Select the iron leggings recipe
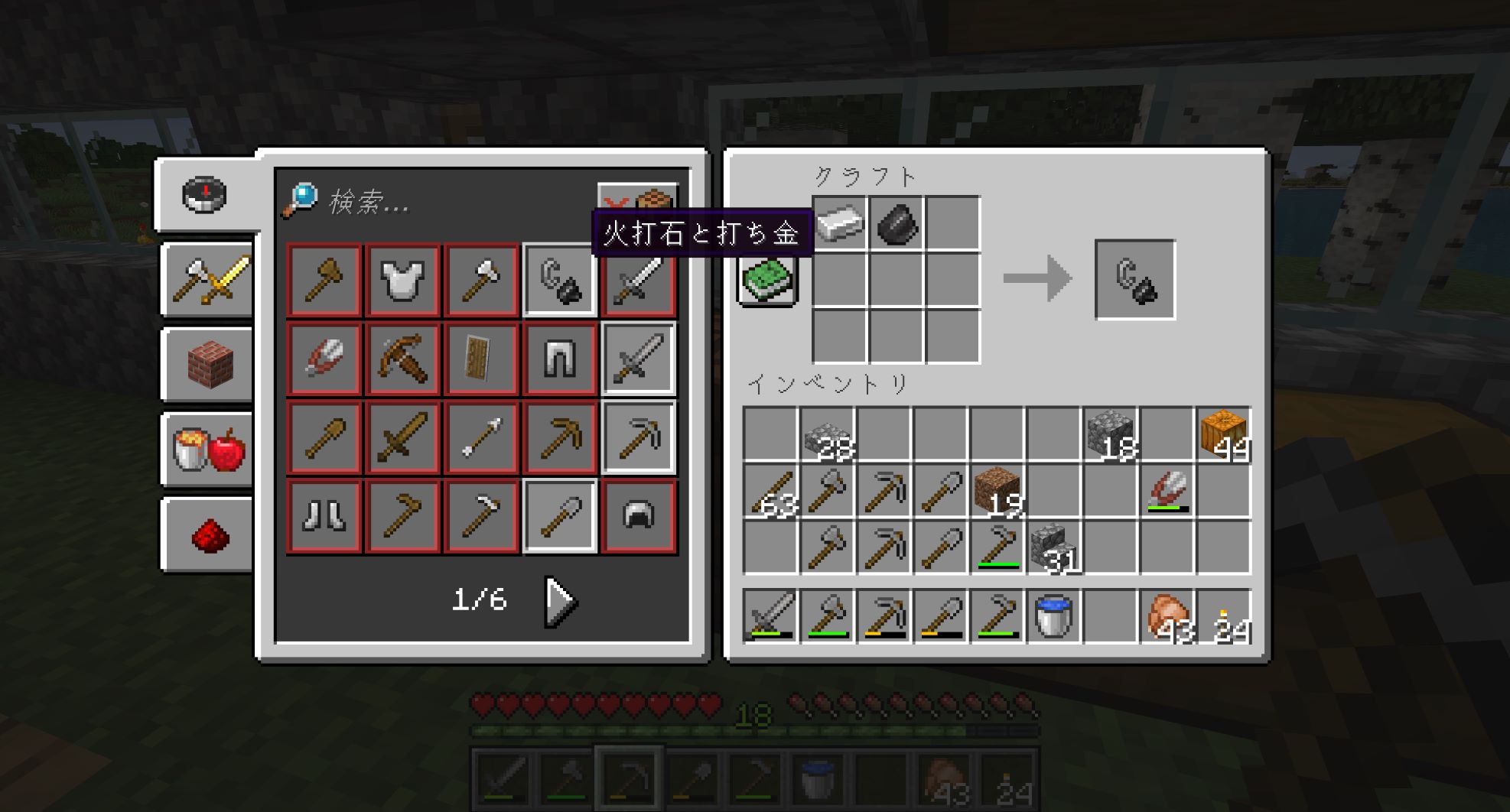The image size is (1510, 812). tap(559, 359)
